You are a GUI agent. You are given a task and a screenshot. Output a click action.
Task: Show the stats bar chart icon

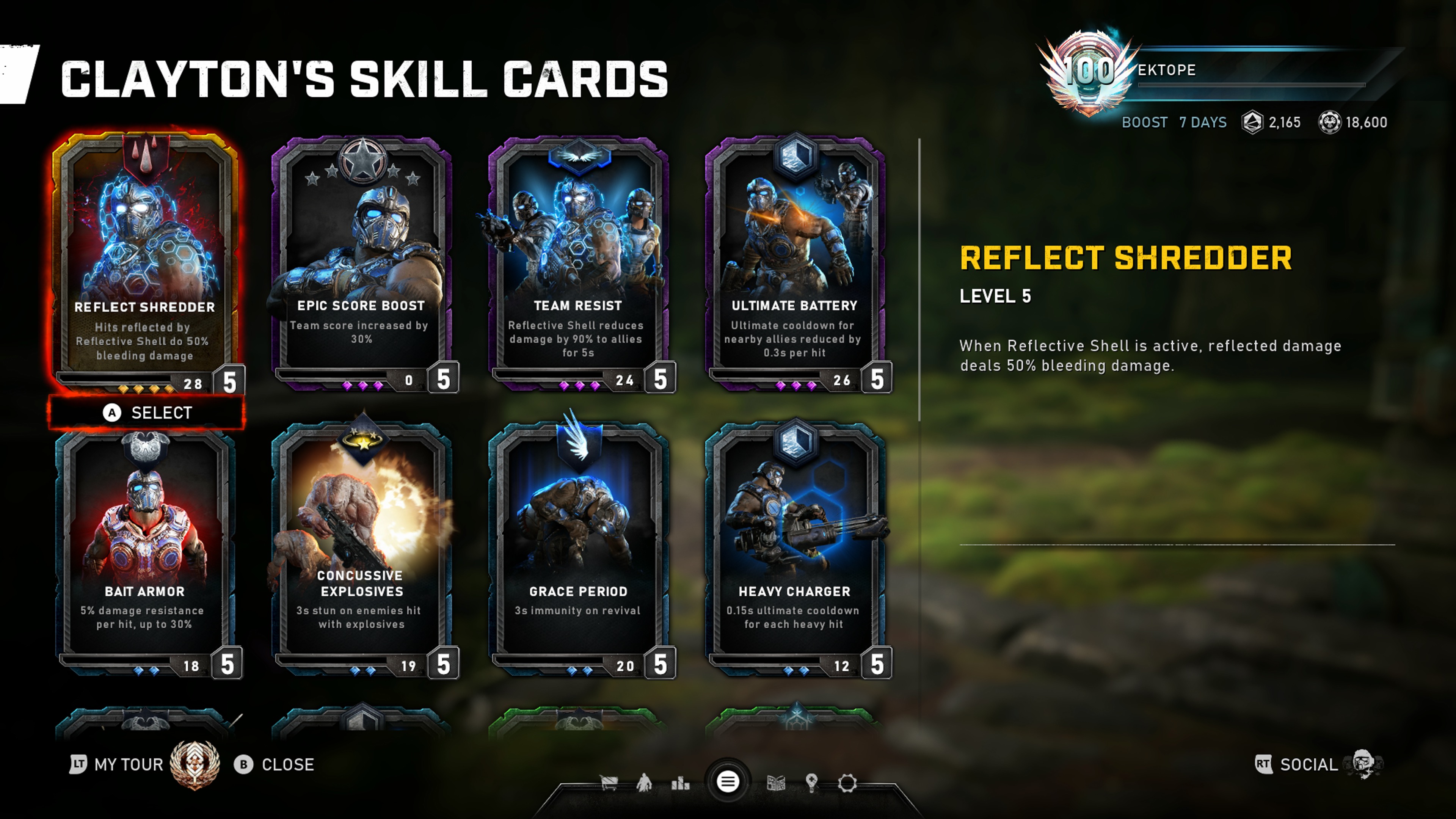click(681, 783)
